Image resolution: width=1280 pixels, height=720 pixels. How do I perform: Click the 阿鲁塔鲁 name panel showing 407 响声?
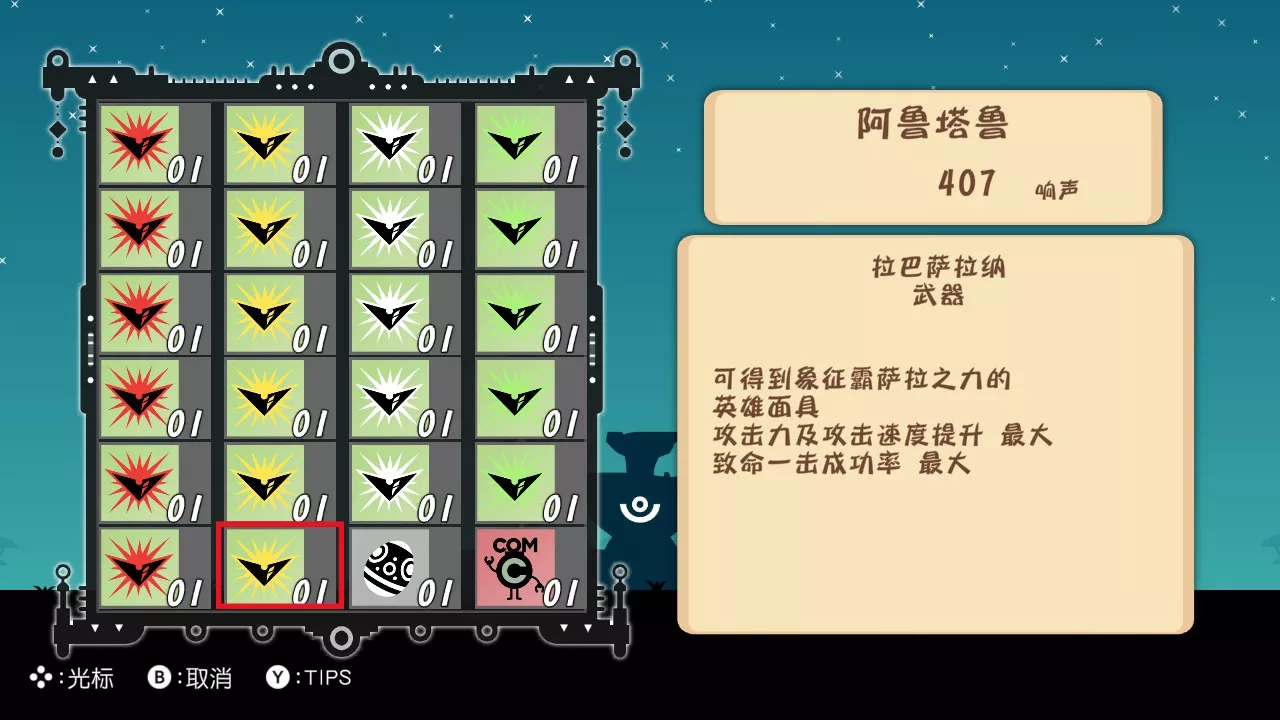tap(933, 155)
